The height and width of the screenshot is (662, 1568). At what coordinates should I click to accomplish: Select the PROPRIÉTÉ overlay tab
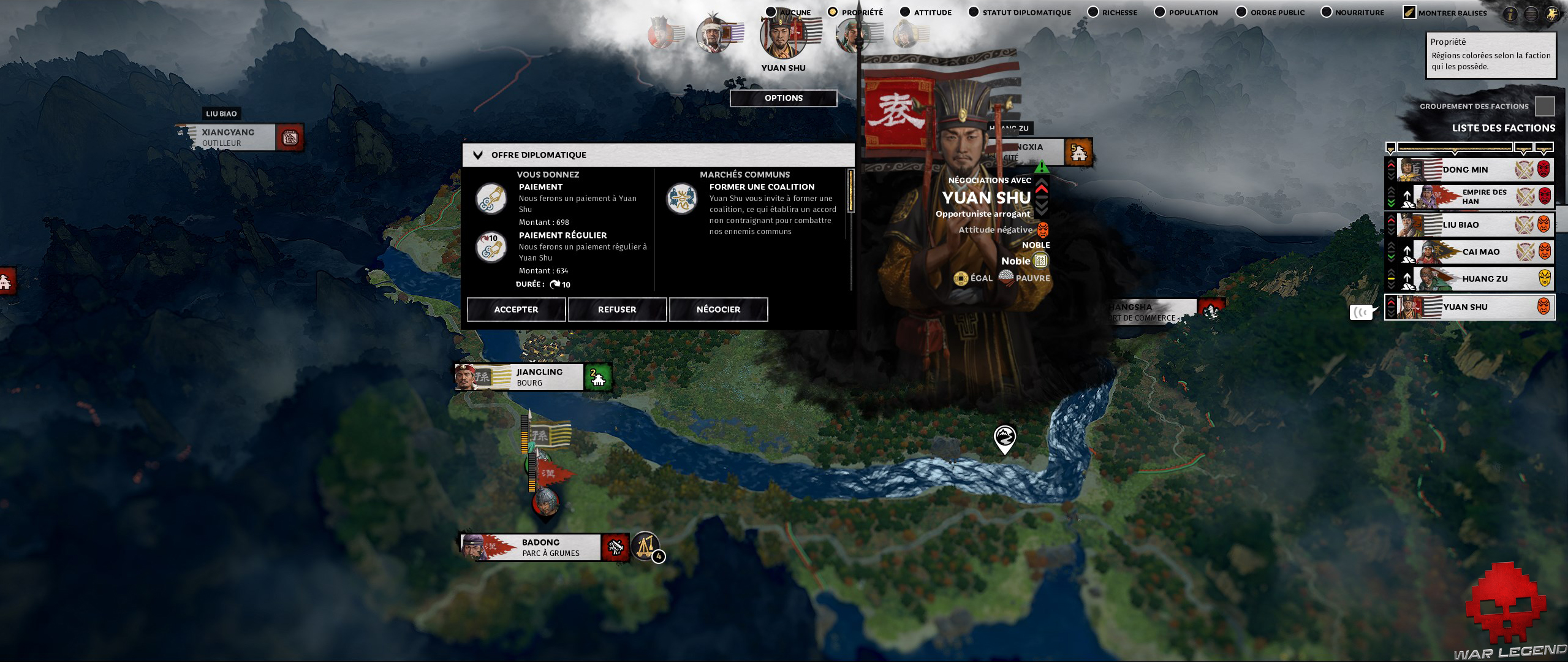[x=833, y=10]
